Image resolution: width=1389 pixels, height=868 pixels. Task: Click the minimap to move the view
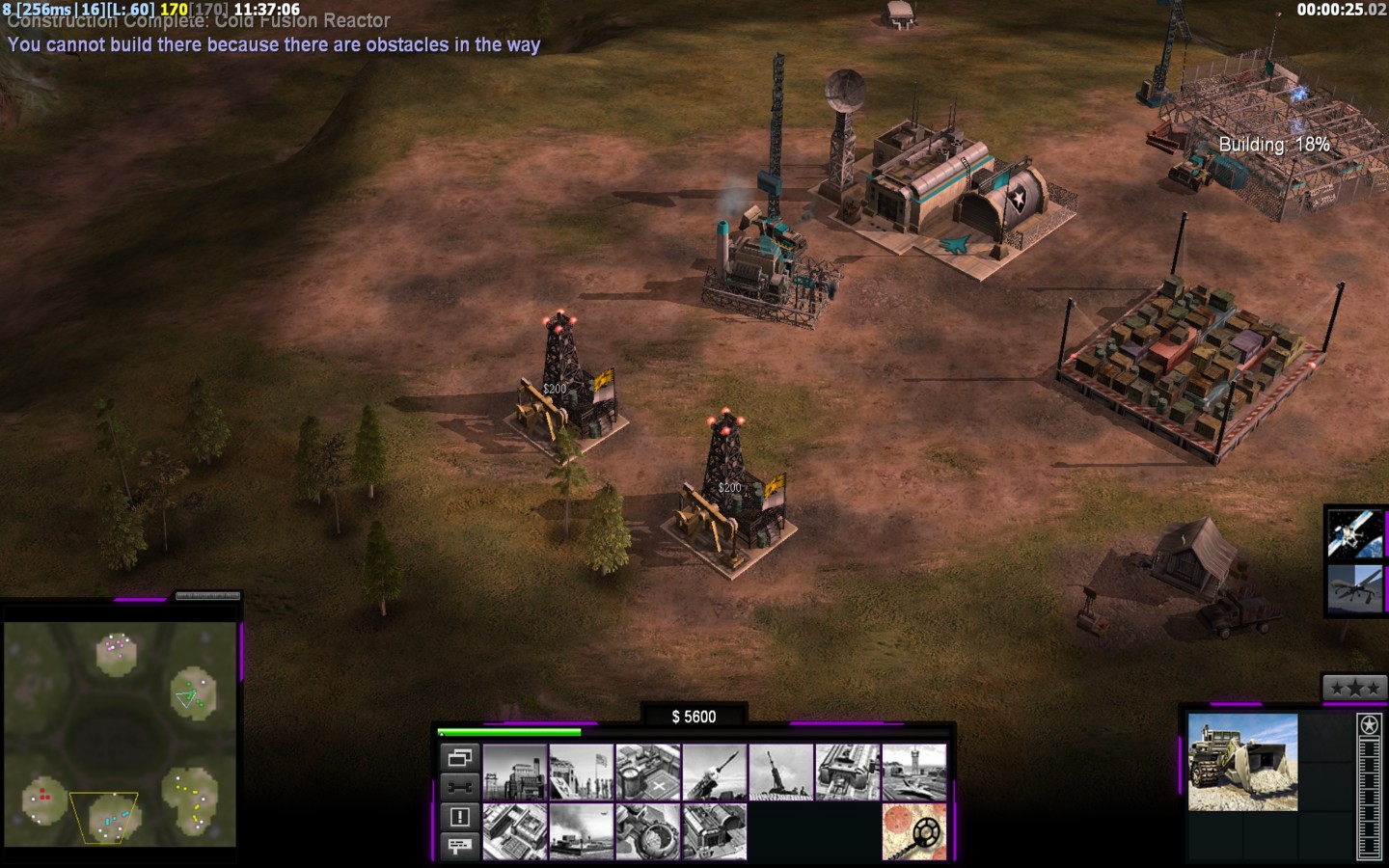pyautogui.click(x=121, y=733)
